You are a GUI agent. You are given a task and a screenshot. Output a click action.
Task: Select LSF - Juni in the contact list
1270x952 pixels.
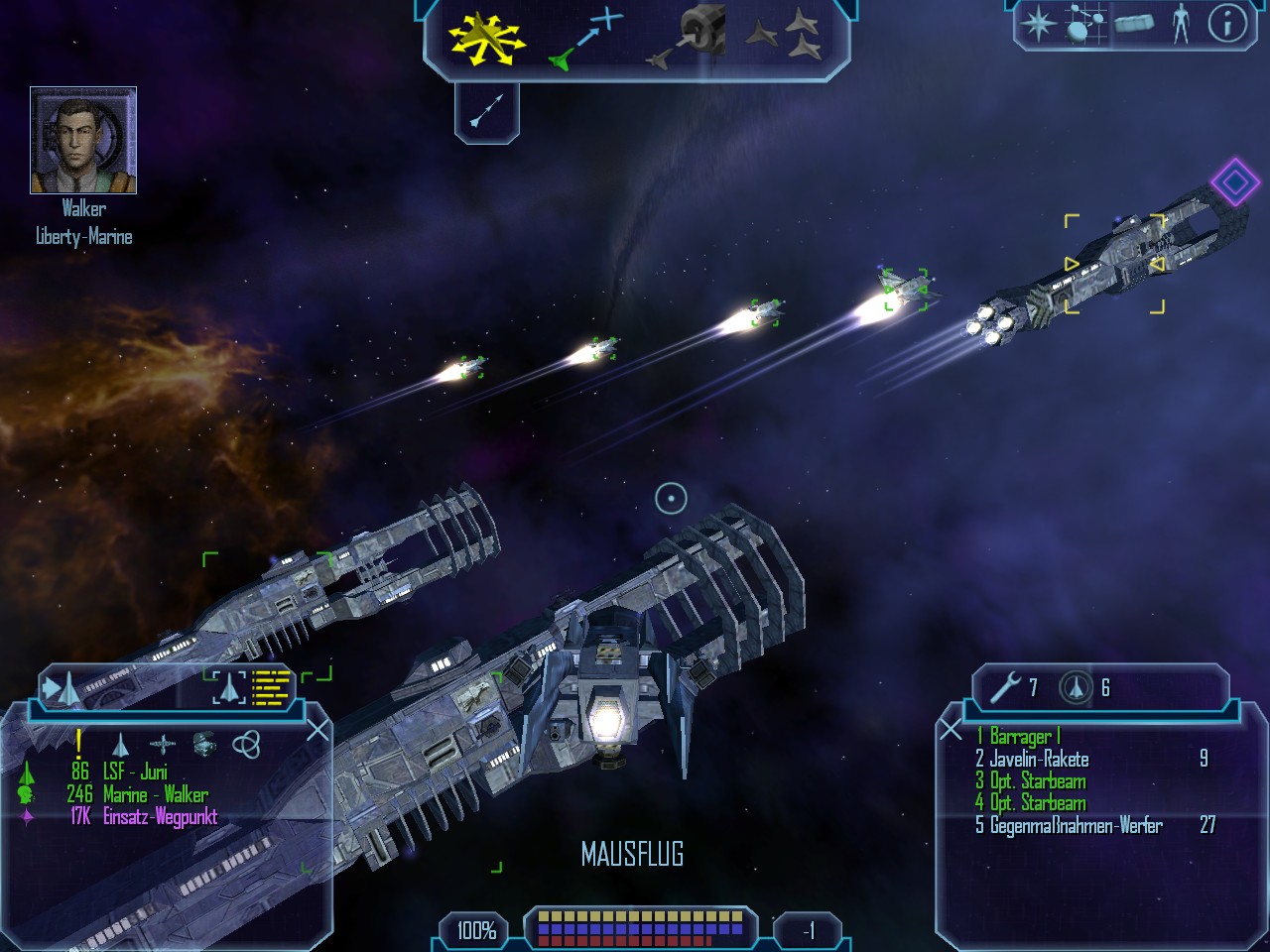(134, 772)
